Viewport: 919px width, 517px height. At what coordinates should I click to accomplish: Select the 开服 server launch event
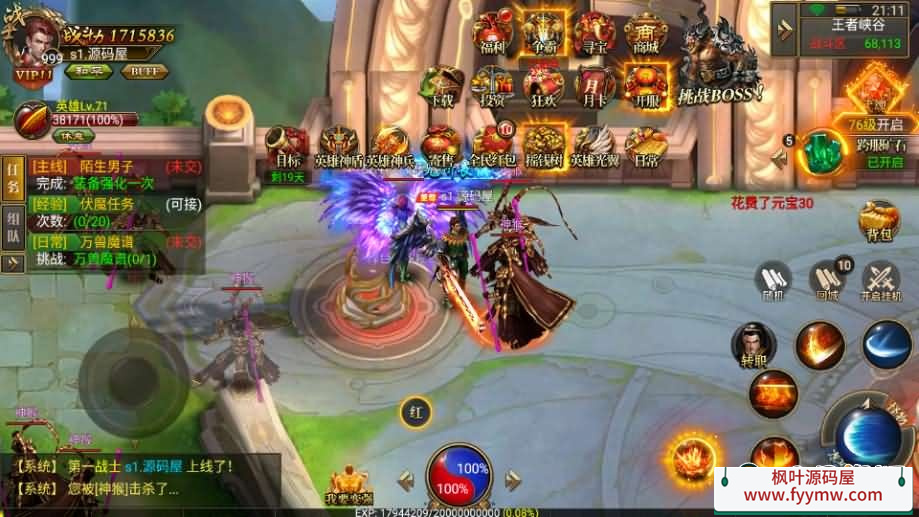(645, 88)
